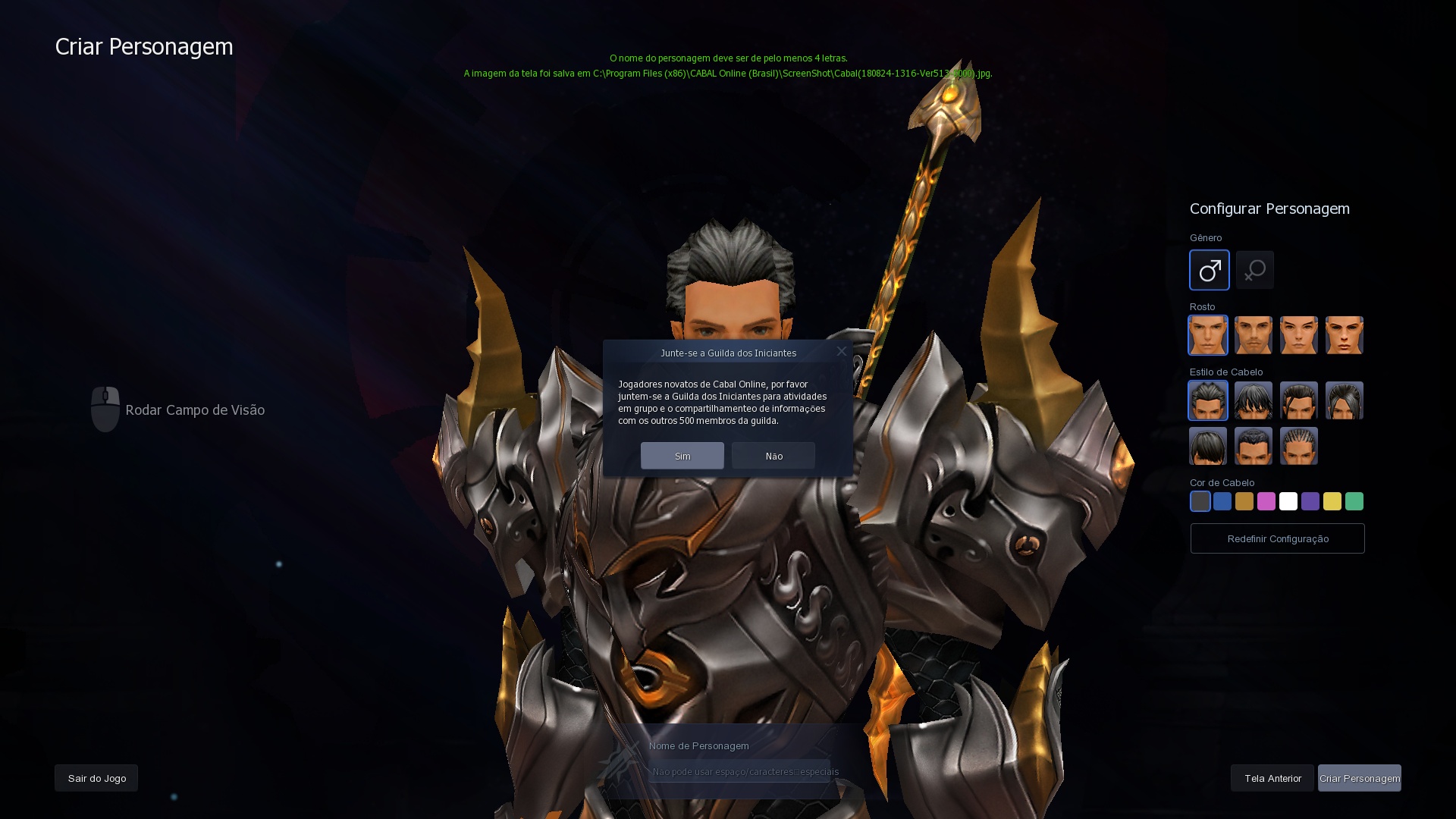This screenshot has width=1456, height=819.
Task: Pick the purple hair color
Action: pyautogui.click(x=1310, y=501)
